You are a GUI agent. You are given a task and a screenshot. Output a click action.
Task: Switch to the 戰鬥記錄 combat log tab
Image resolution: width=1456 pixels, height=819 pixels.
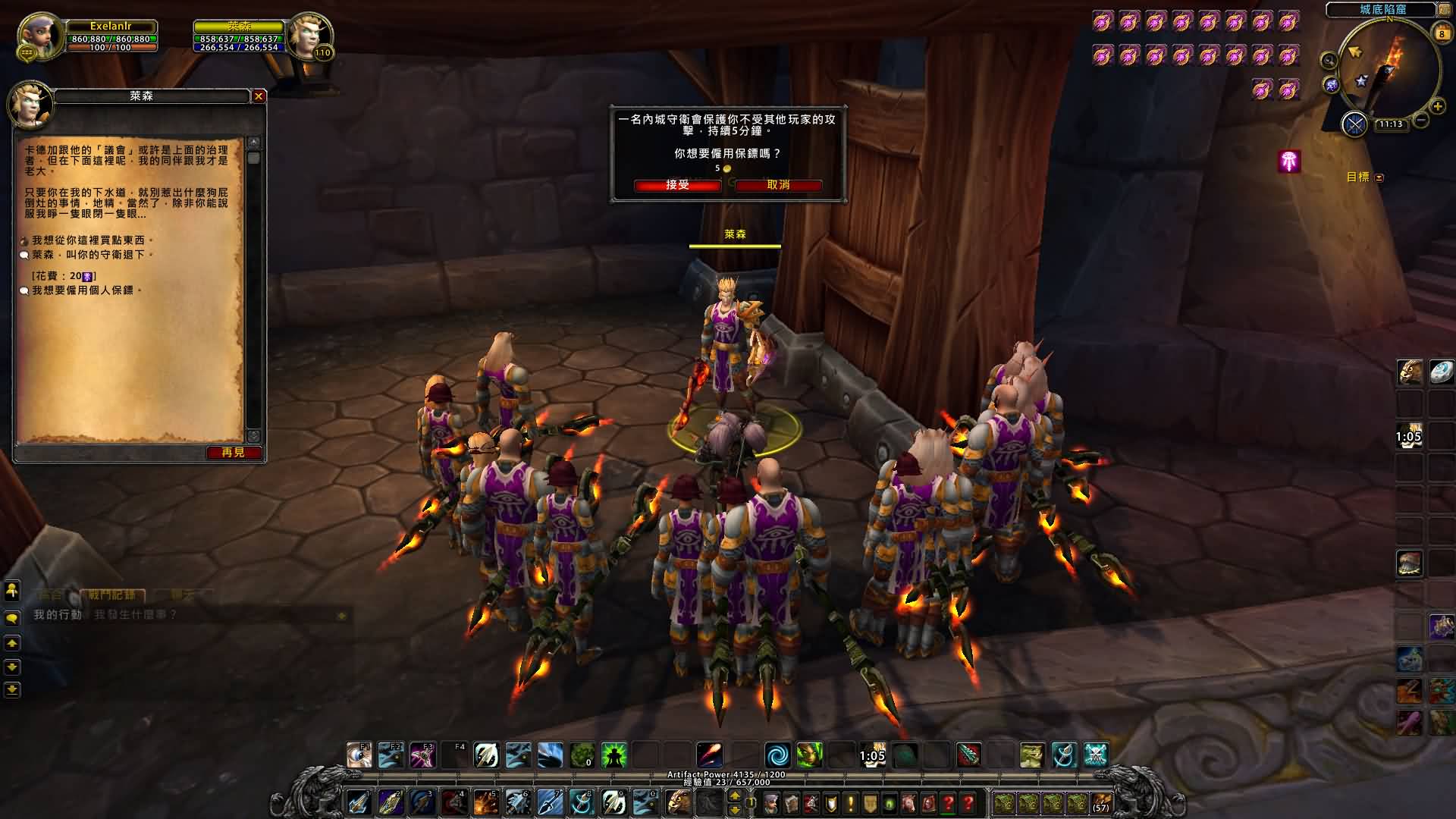[x=111, y=595]
